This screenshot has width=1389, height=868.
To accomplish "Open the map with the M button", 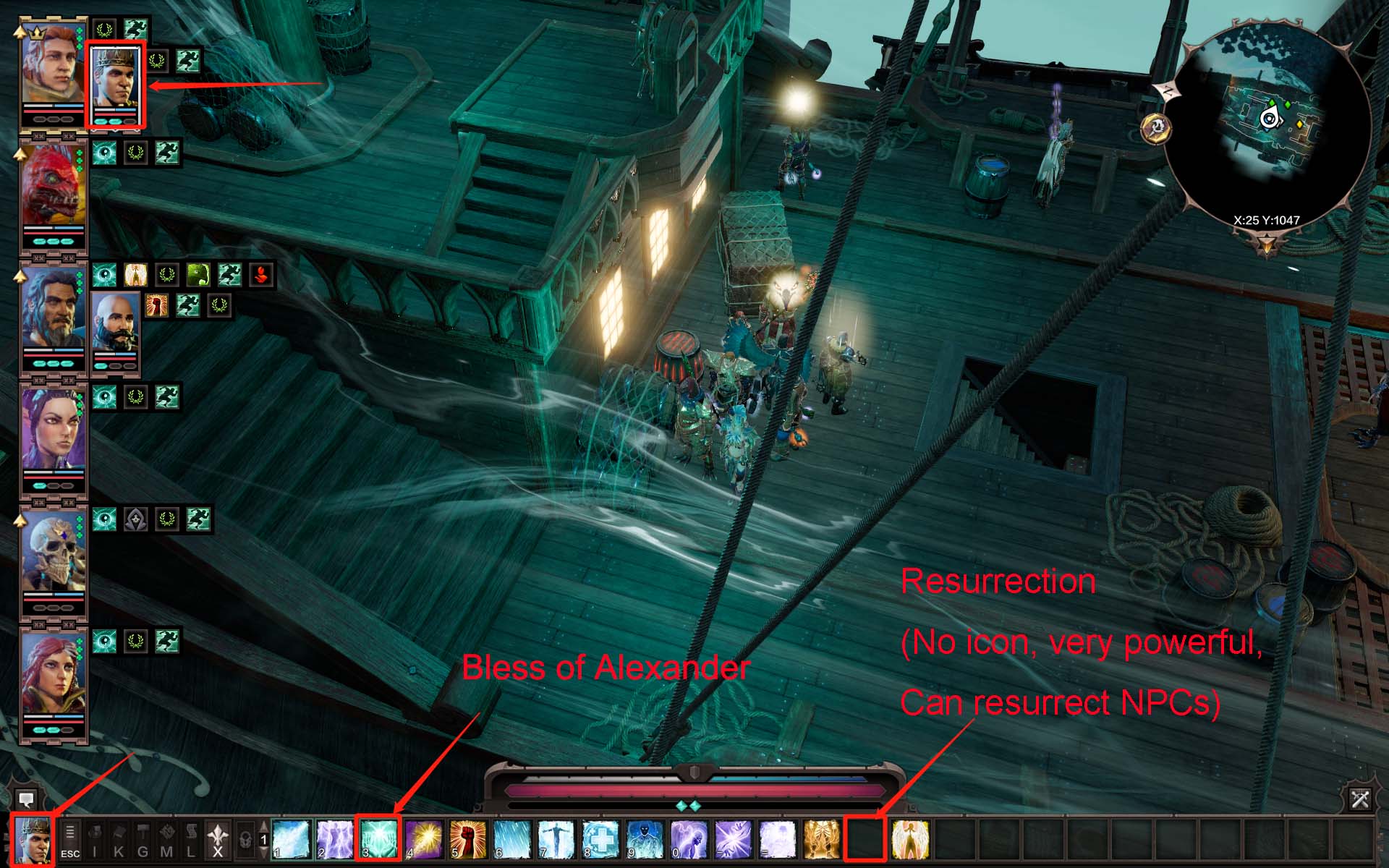I will click(167, 841).
